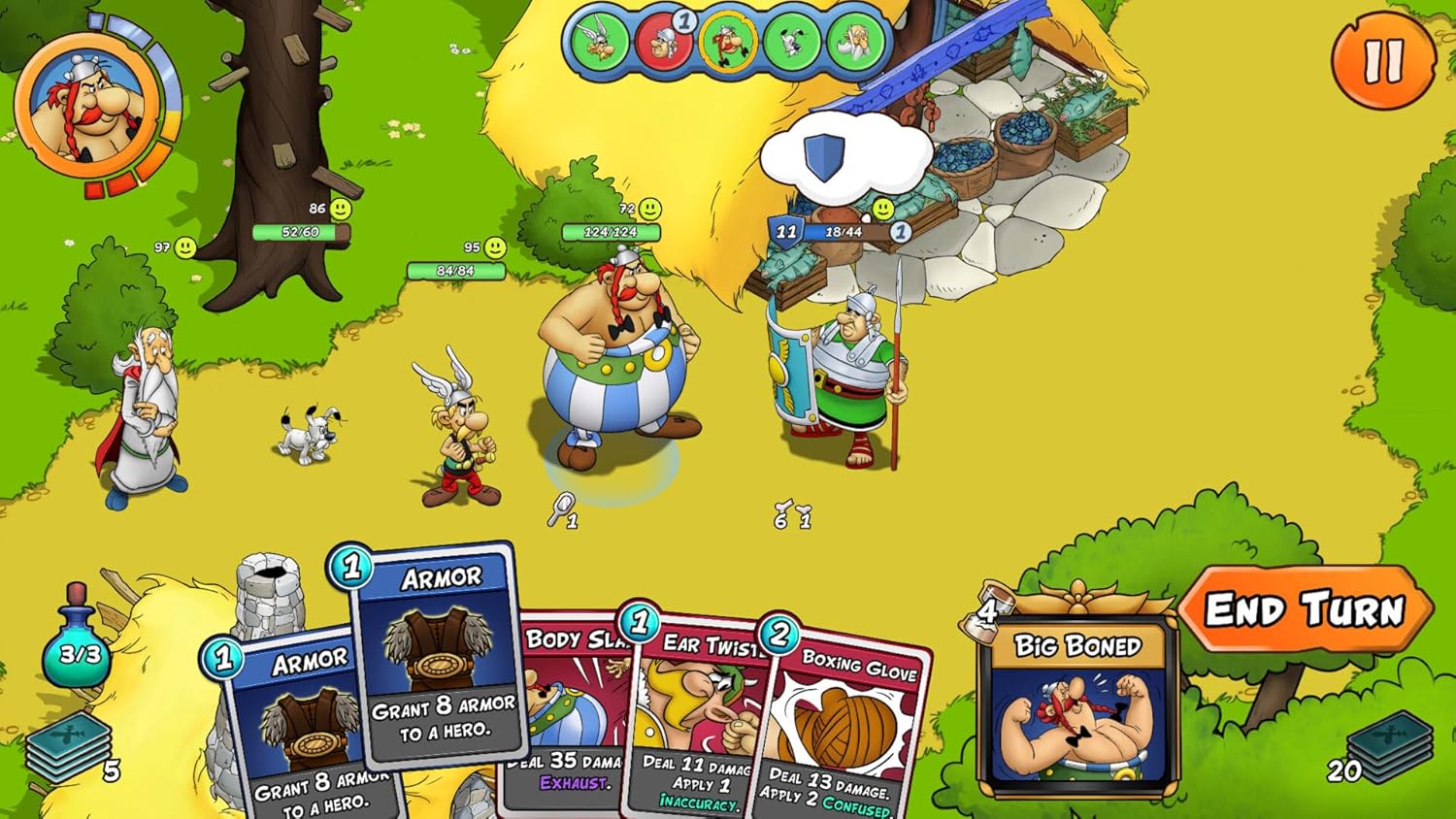End the current turn
The image size is (1456, 819).
(x=1305, y=610)
